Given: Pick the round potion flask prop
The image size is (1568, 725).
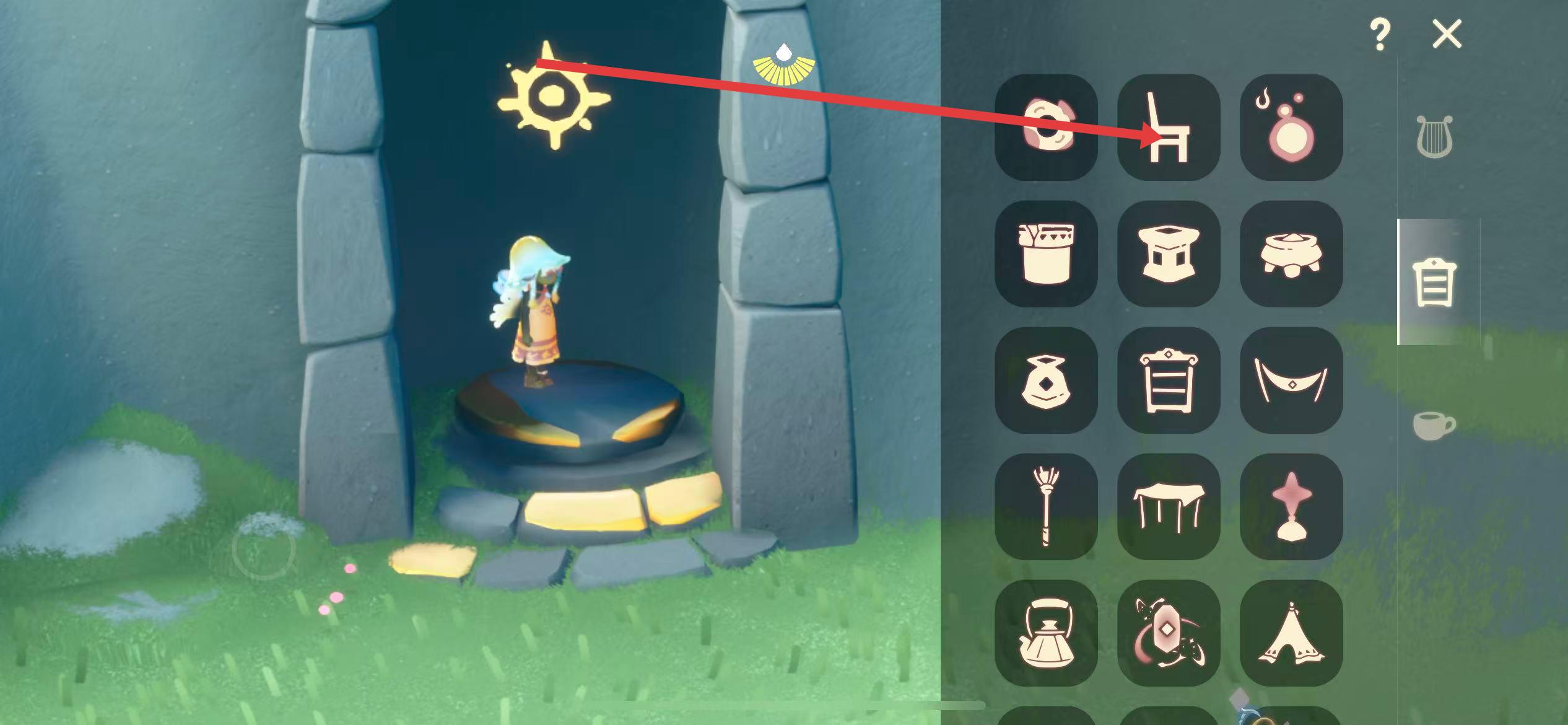Looking at the screenshot, I should coord(1291,127).
